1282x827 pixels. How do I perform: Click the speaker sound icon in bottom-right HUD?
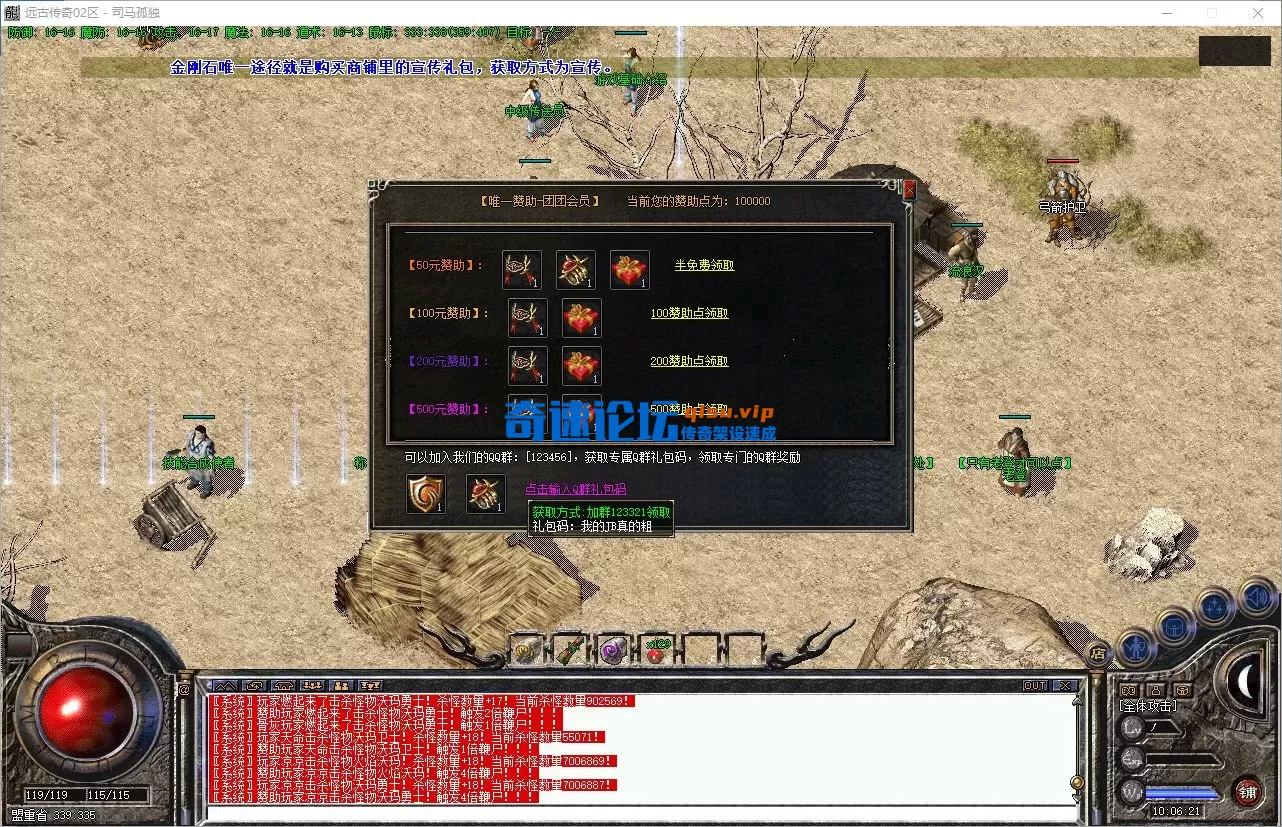(1256, 598)
